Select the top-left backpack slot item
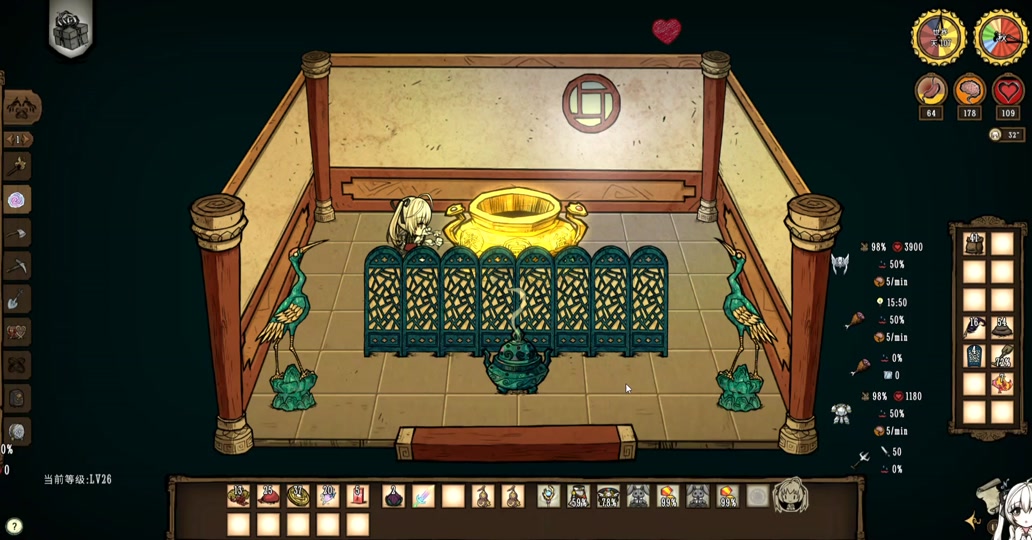Viewport: 1032px width, 540px height. 974,243
